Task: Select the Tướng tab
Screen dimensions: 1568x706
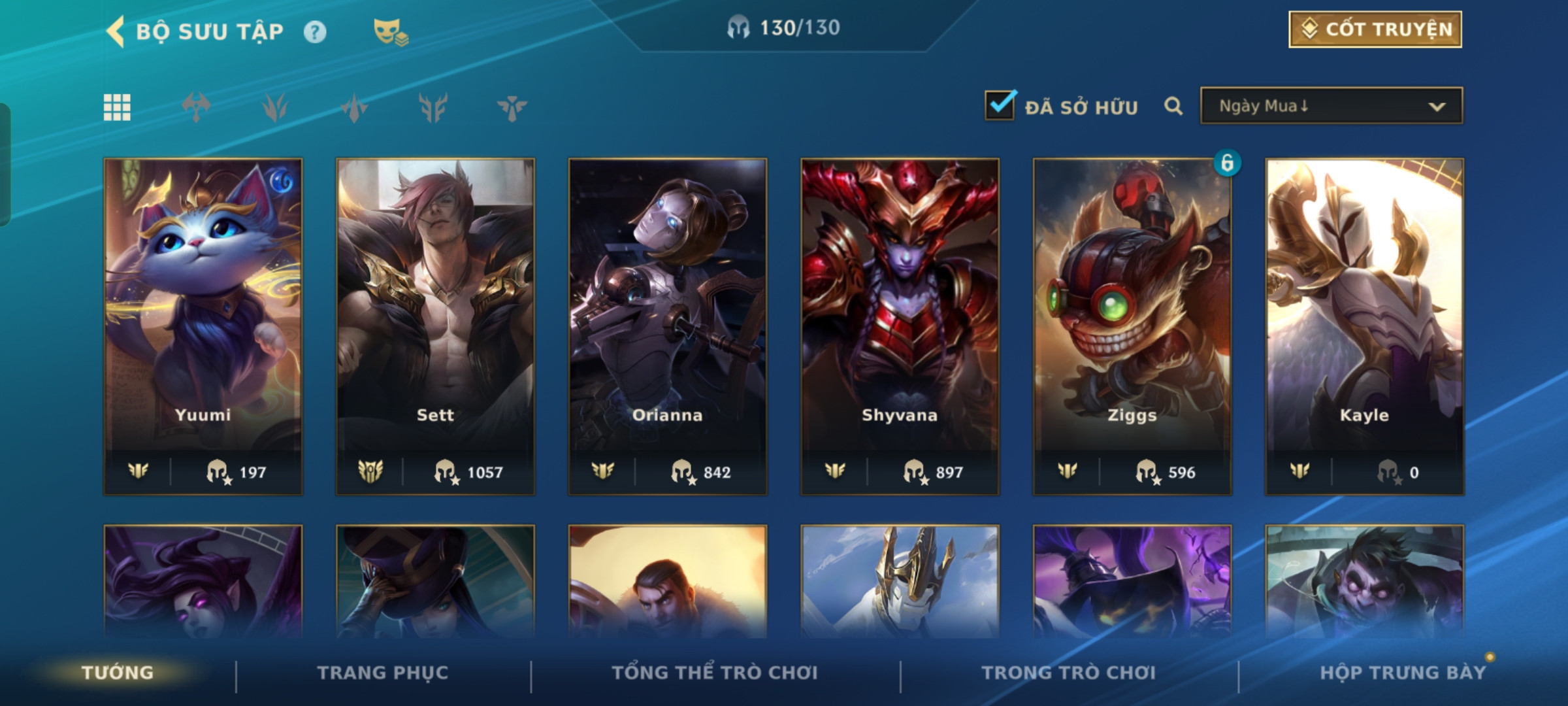Action: tap(118, 673)
